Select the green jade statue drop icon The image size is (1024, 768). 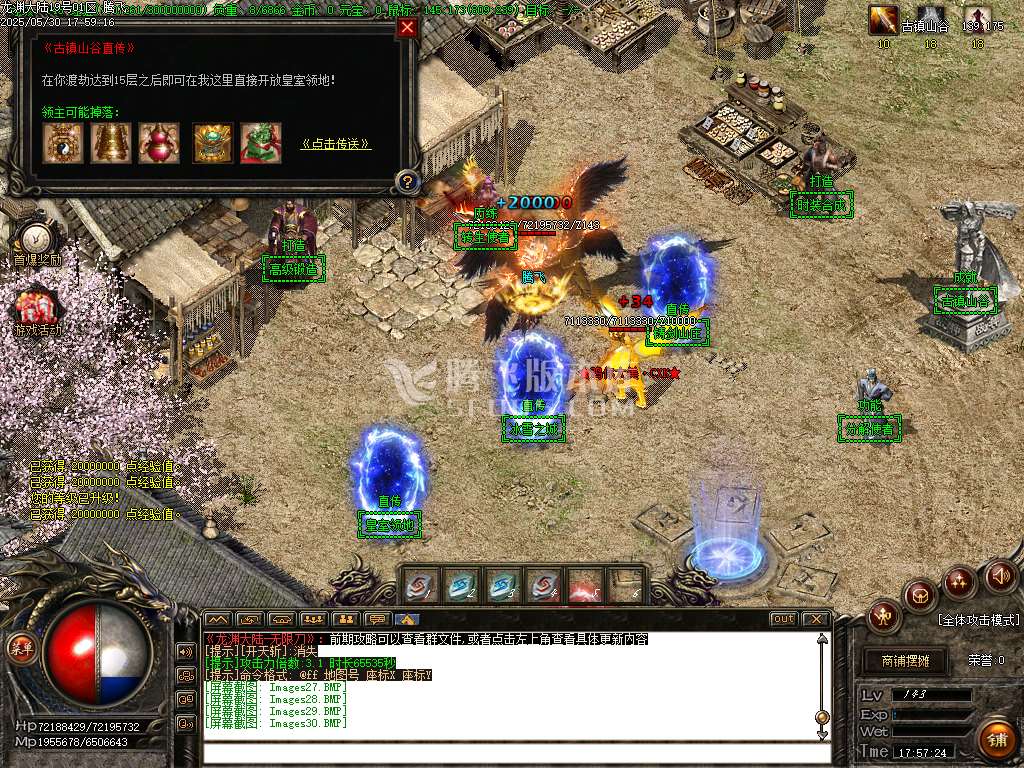261,144
